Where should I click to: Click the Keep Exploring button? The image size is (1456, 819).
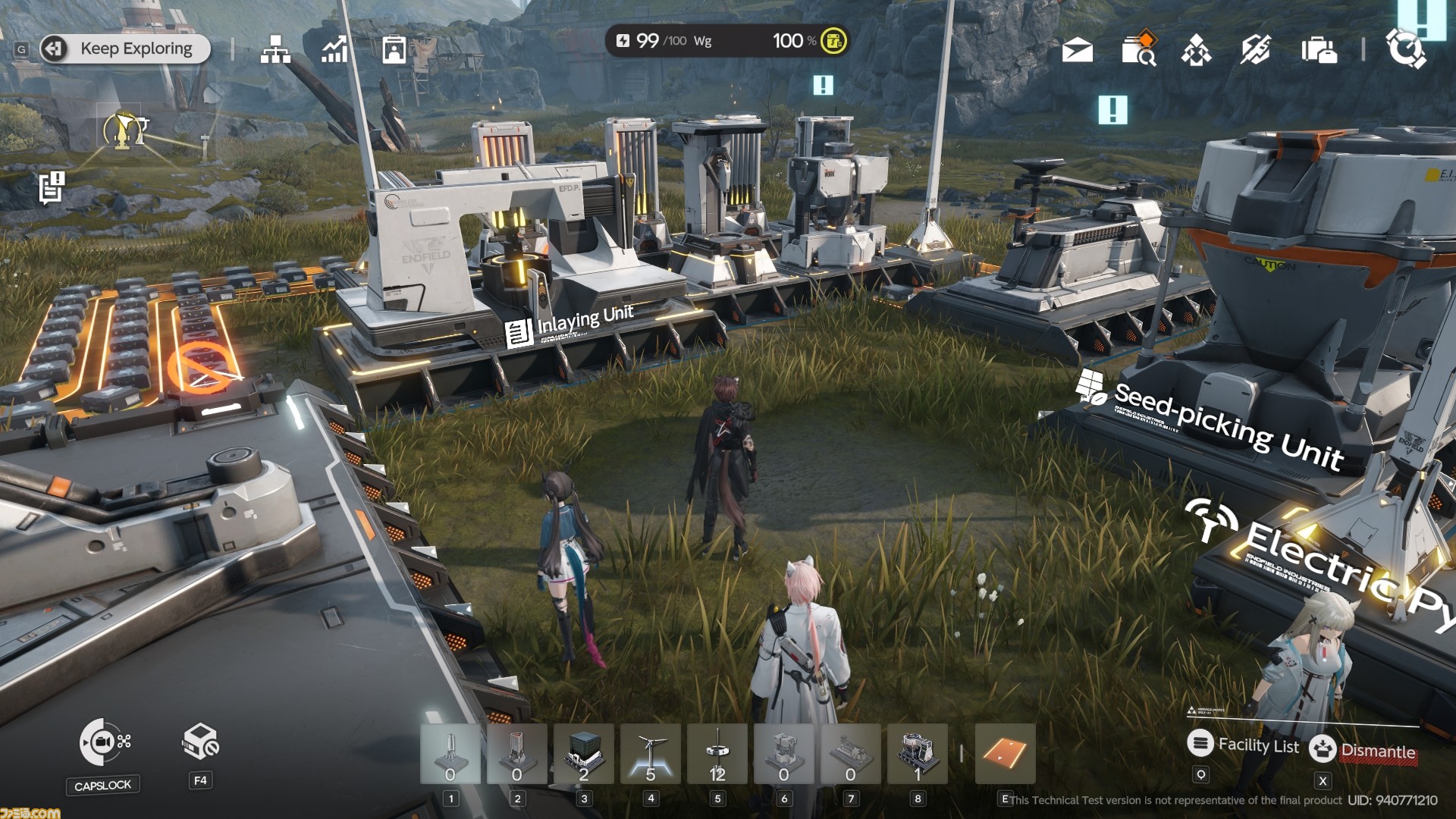click(x=125, y=49)
